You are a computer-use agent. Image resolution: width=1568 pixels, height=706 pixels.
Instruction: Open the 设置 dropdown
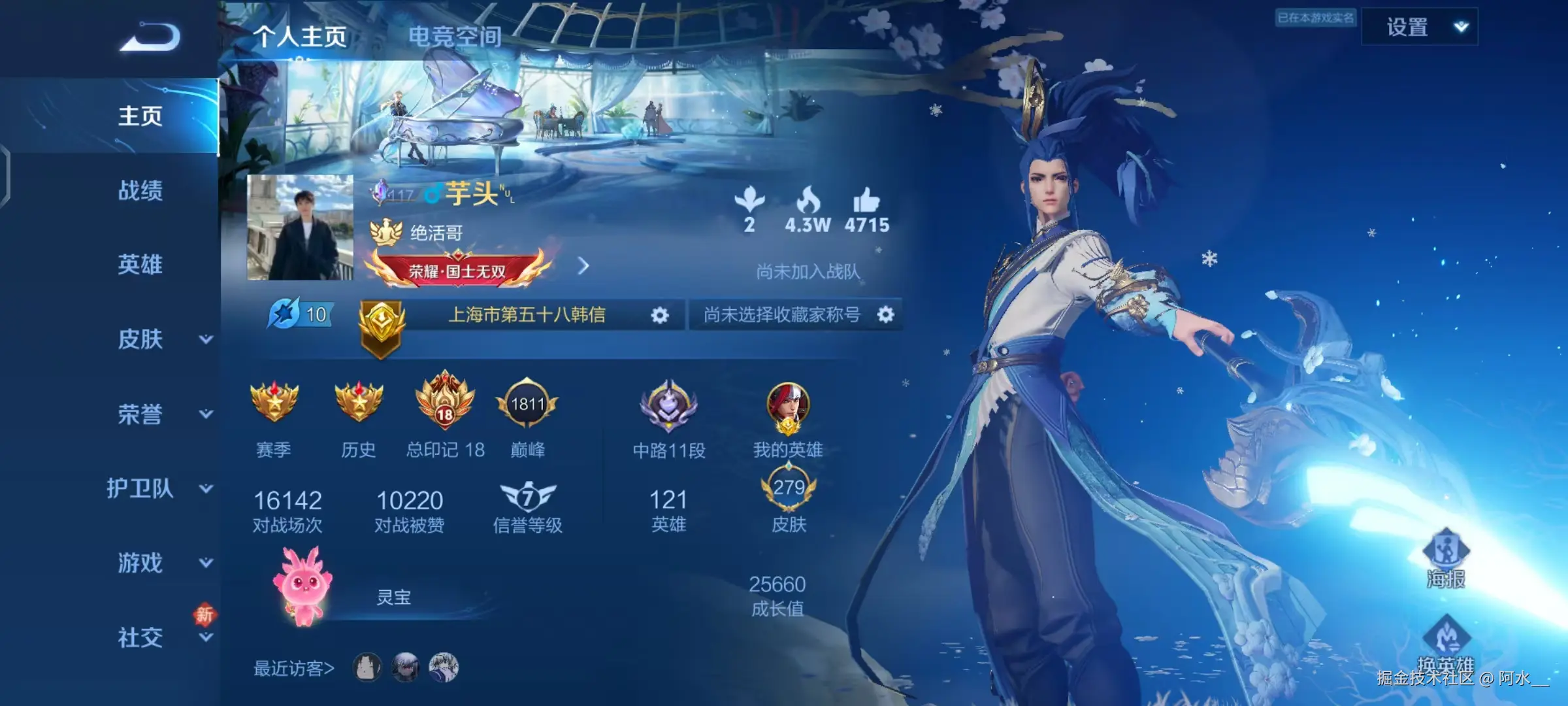click(1419, 27)
